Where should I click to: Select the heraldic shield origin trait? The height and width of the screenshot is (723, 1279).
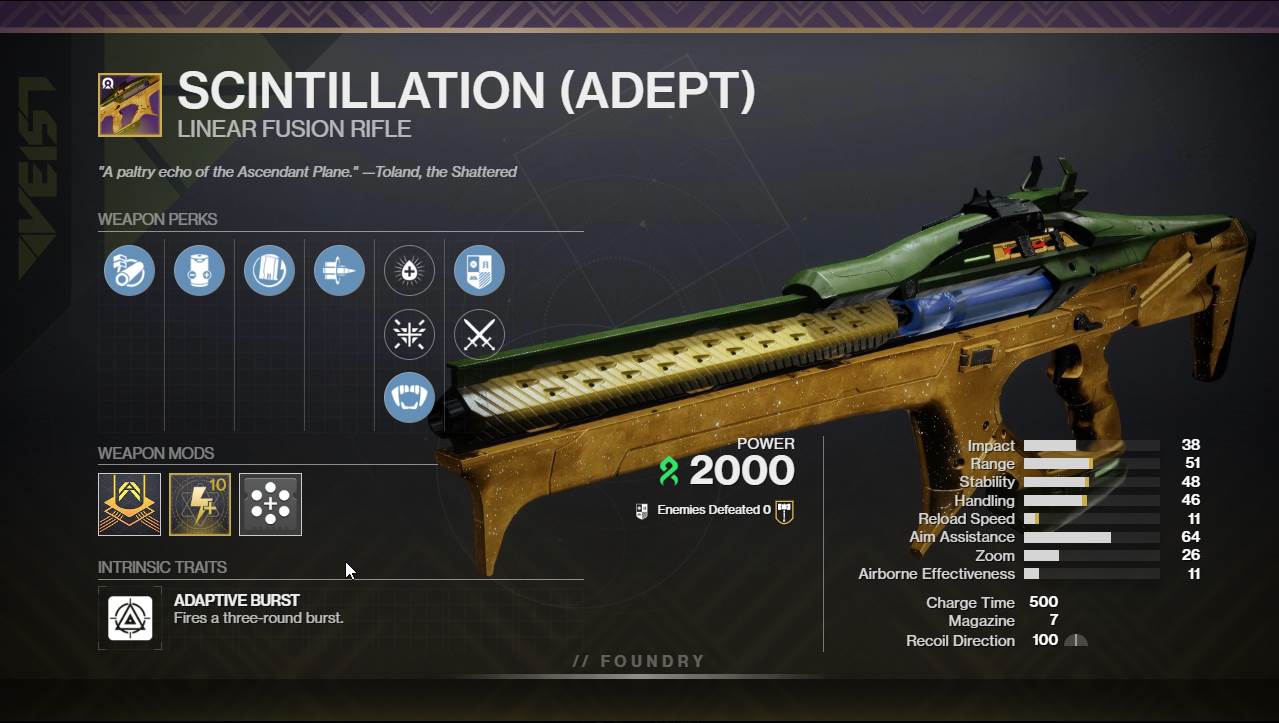point(479,271)
